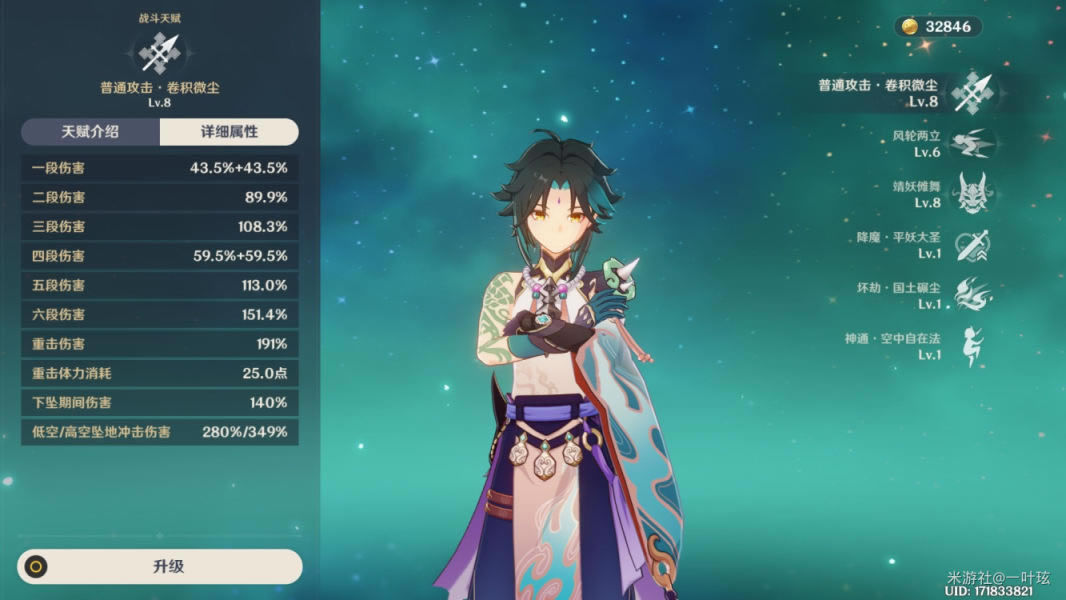Switch to the 天赋介绍 tab

(x=90, y=132)
